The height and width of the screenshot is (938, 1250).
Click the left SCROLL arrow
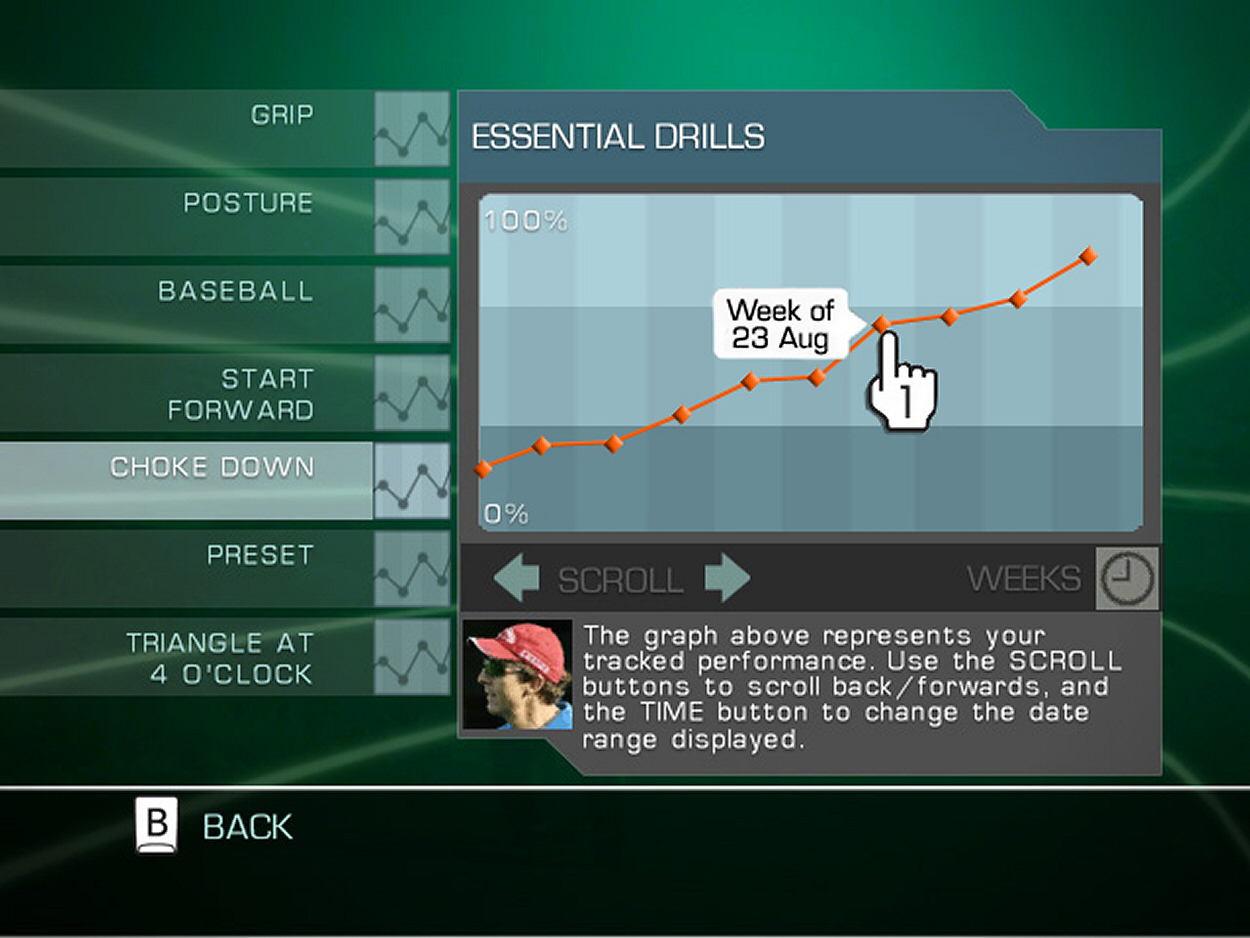tap(516, 579)
